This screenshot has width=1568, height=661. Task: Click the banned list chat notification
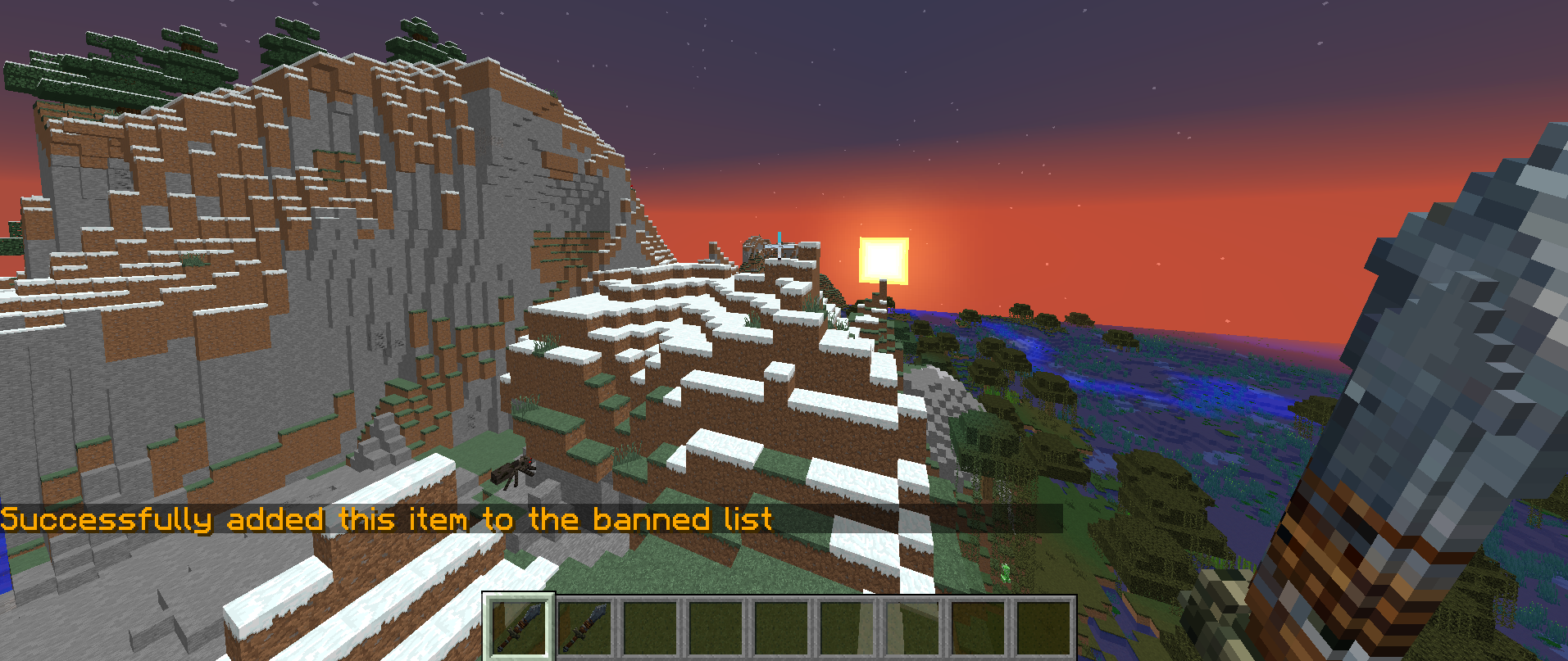385,518
